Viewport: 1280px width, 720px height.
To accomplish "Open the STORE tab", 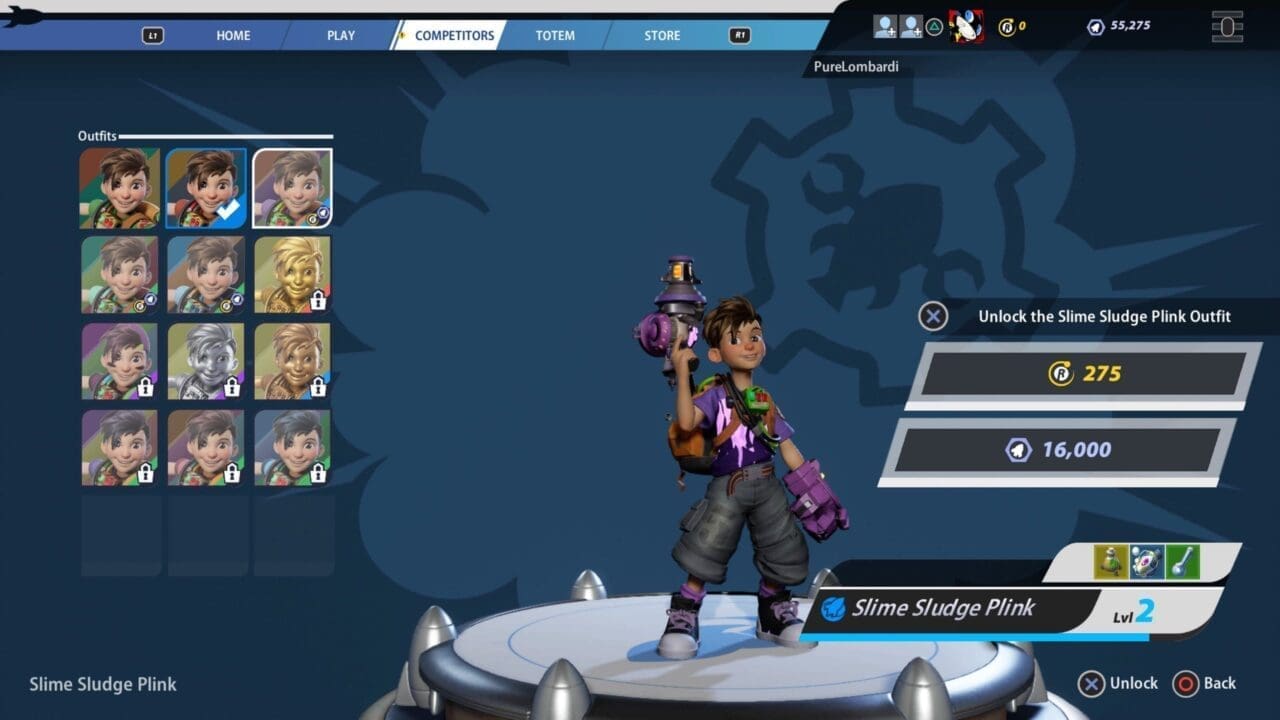I will tap(662, 35).
